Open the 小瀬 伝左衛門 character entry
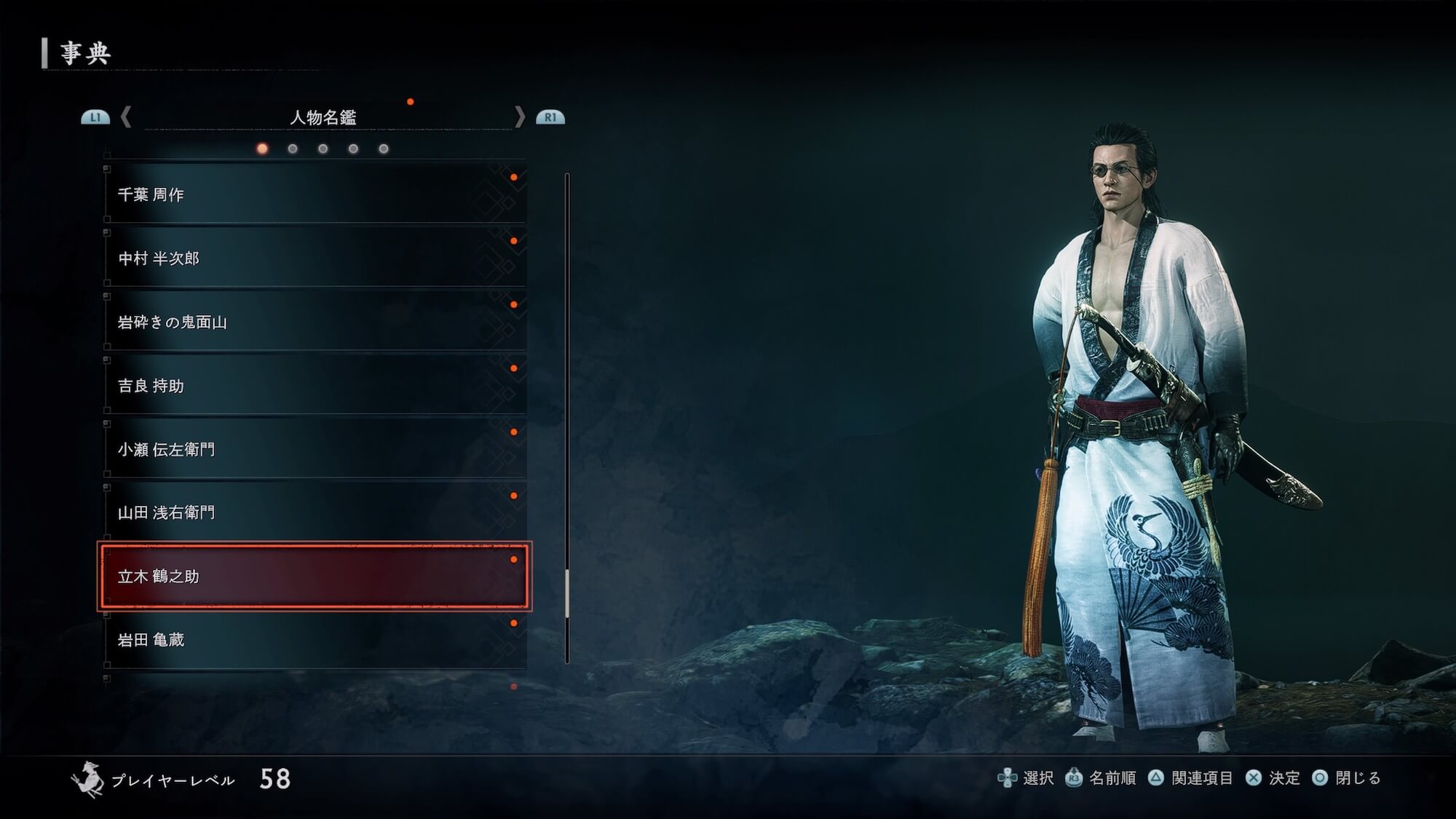Screen dimensions: 1456x819 (314, 449)
